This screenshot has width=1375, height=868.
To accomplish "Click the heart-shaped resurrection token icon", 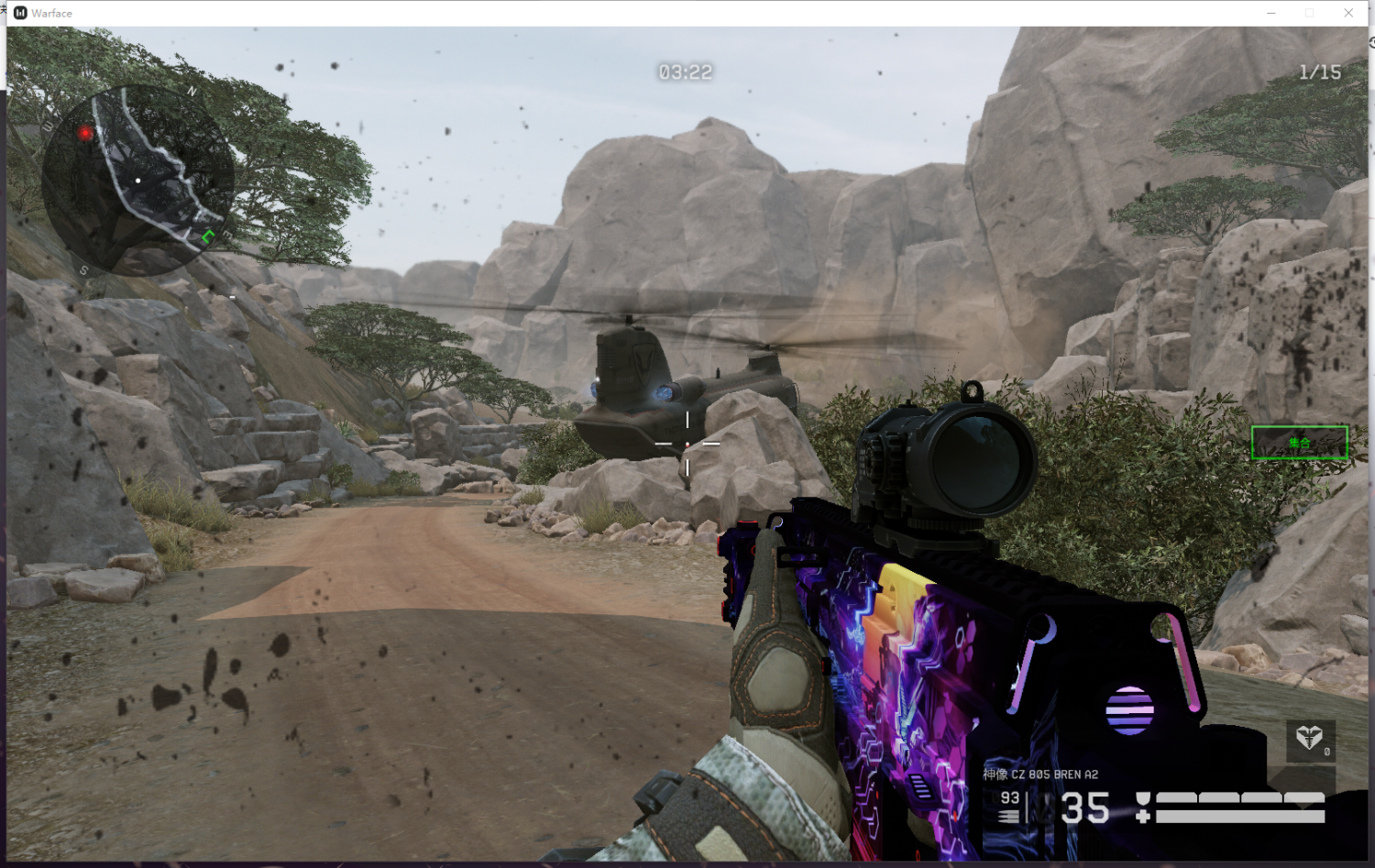I will point(1309,737).
